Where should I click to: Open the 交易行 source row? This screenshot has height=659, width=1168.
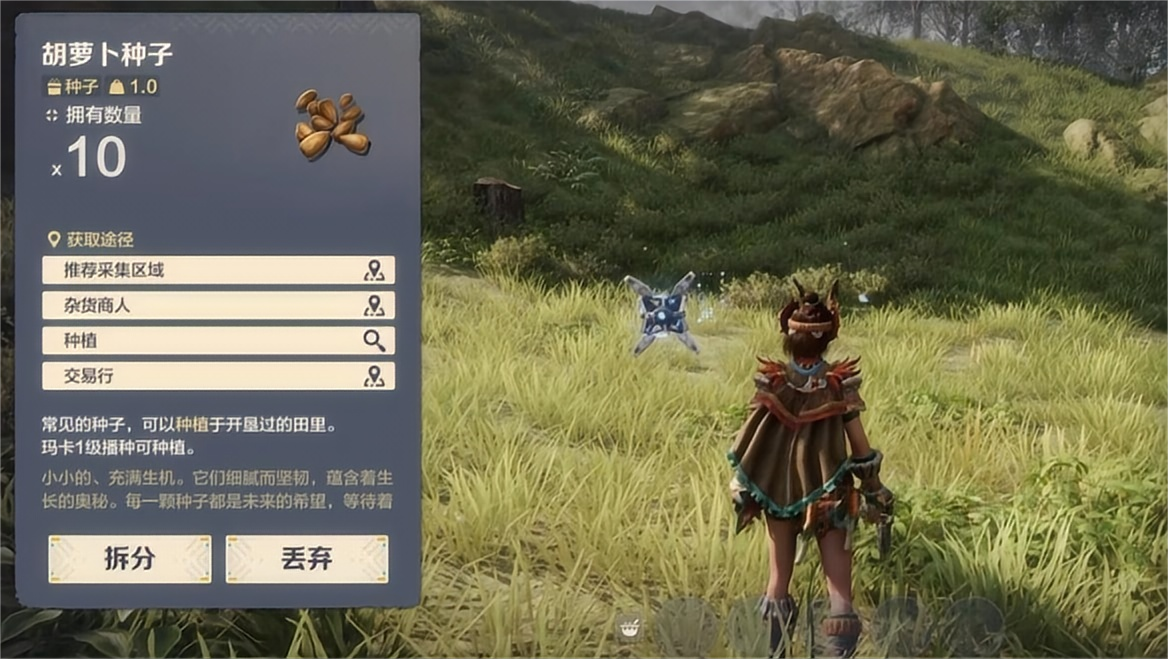pyautogui.click(x=218, y=376)
